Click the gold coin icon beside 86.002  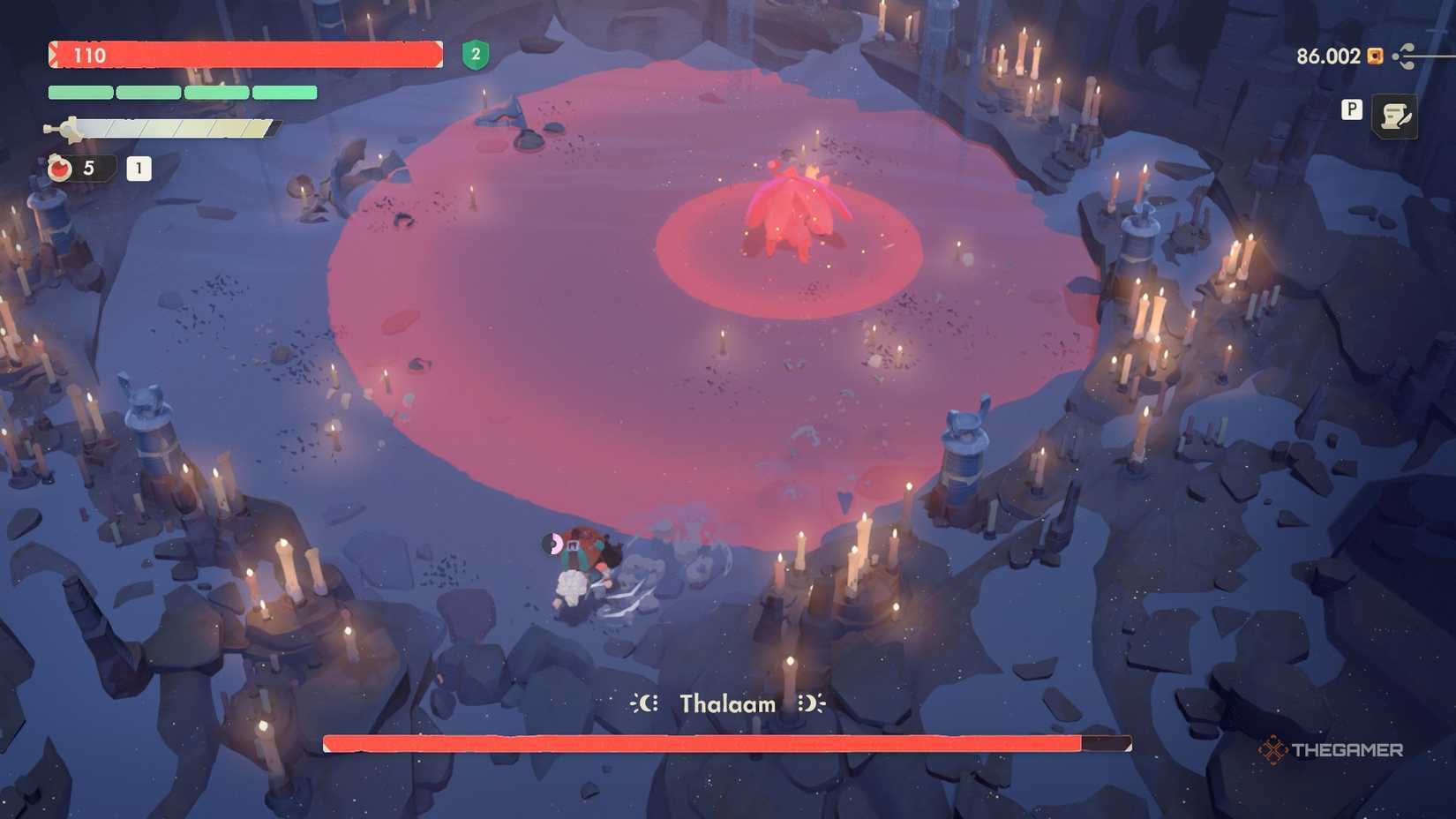[x=1374, y=56]
